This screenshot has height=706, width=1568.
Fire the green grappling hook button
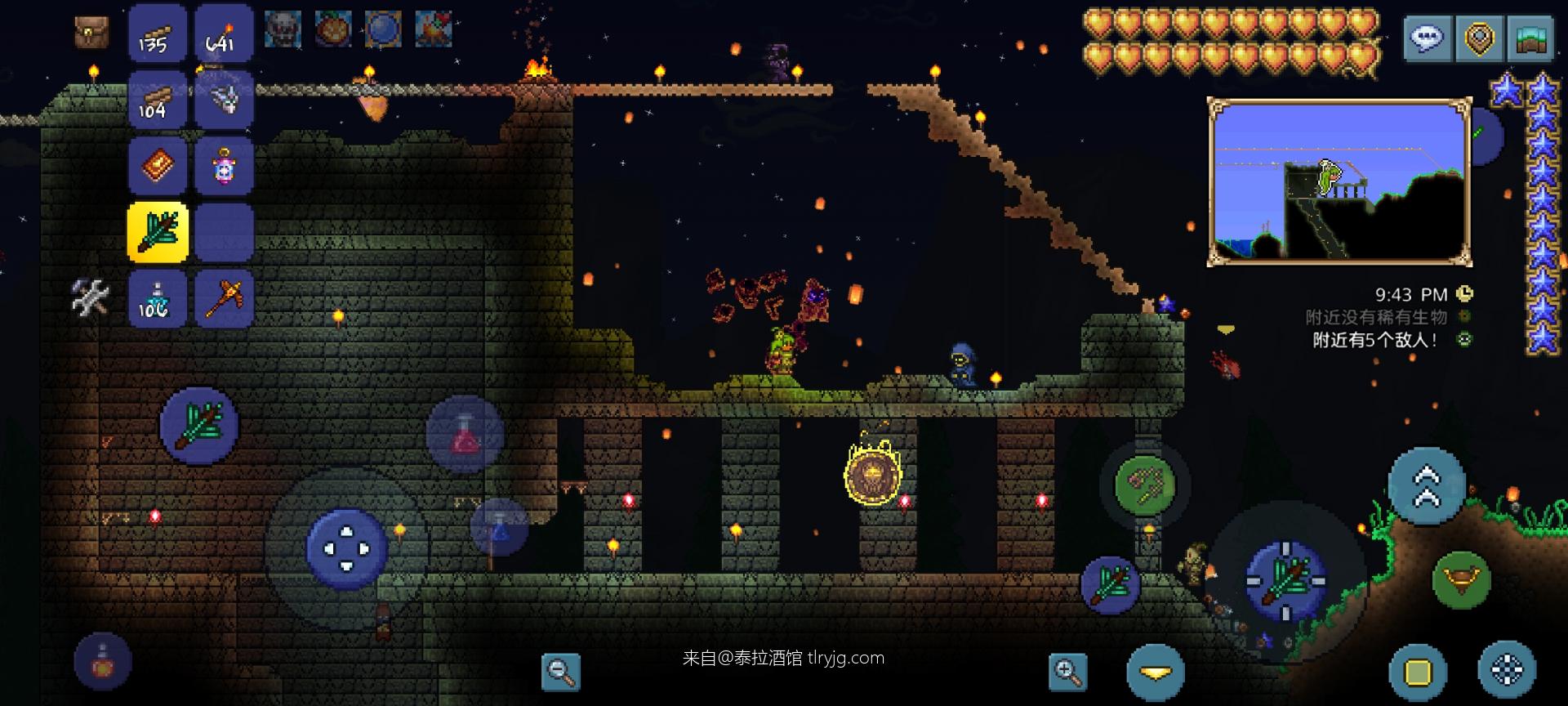(1144, 485)
